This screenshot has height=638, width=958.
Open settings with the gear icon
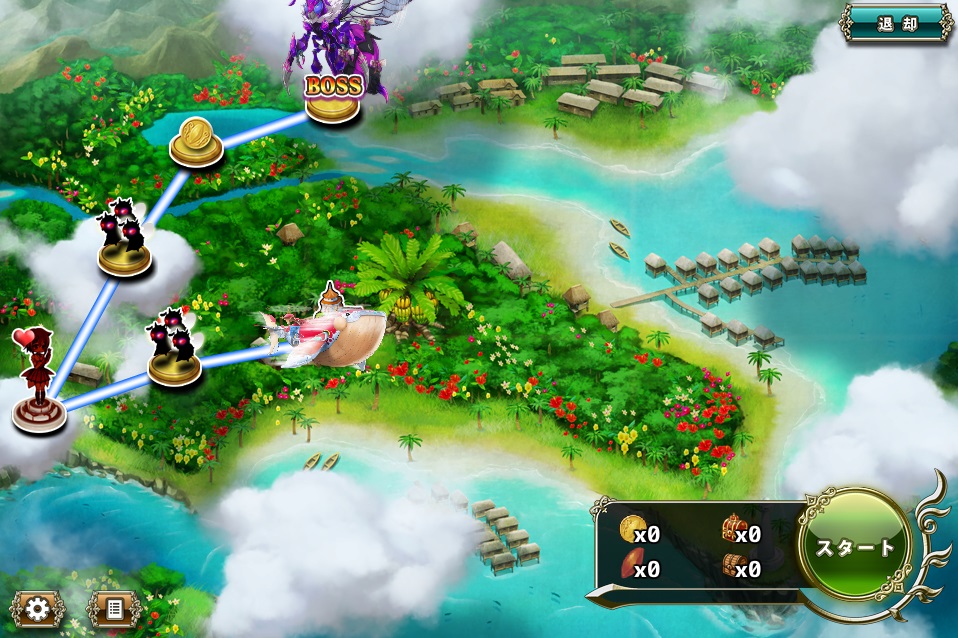(x=38, y=608)
